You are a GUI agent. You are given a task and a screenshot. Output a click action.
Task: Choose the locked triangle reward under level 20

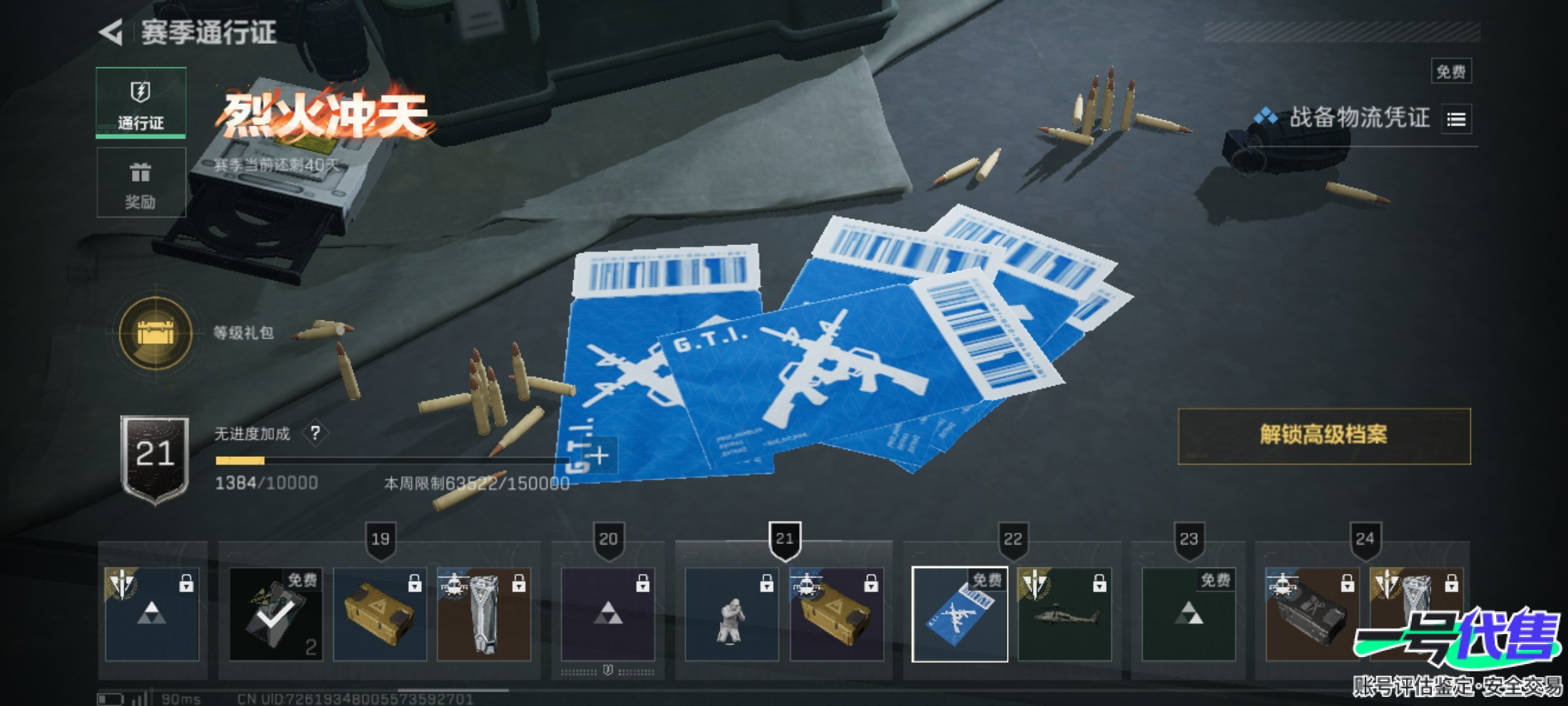tap(608, 614)
